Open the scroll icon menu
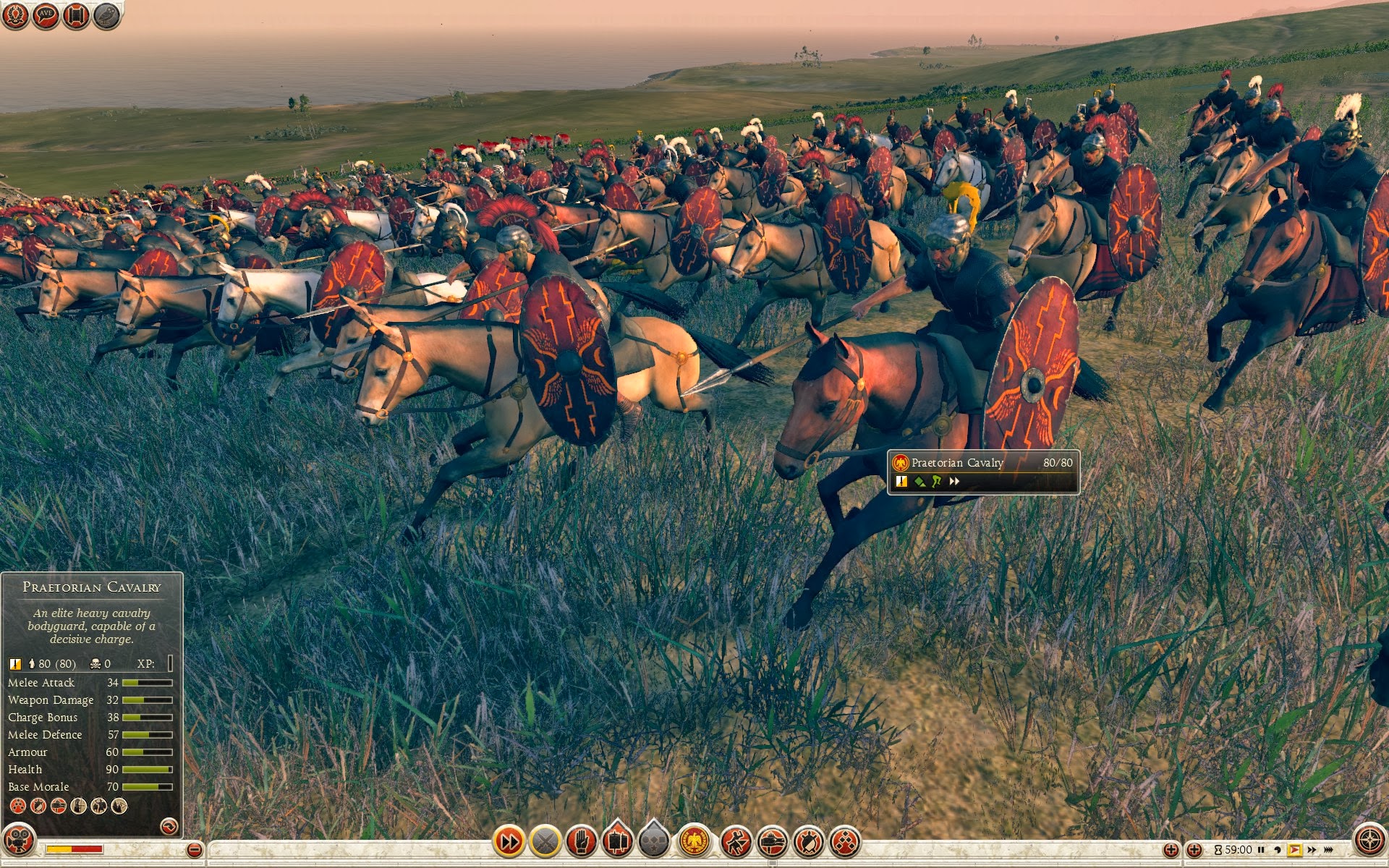This screenshot has width=1389, height=868. point(76,15)
